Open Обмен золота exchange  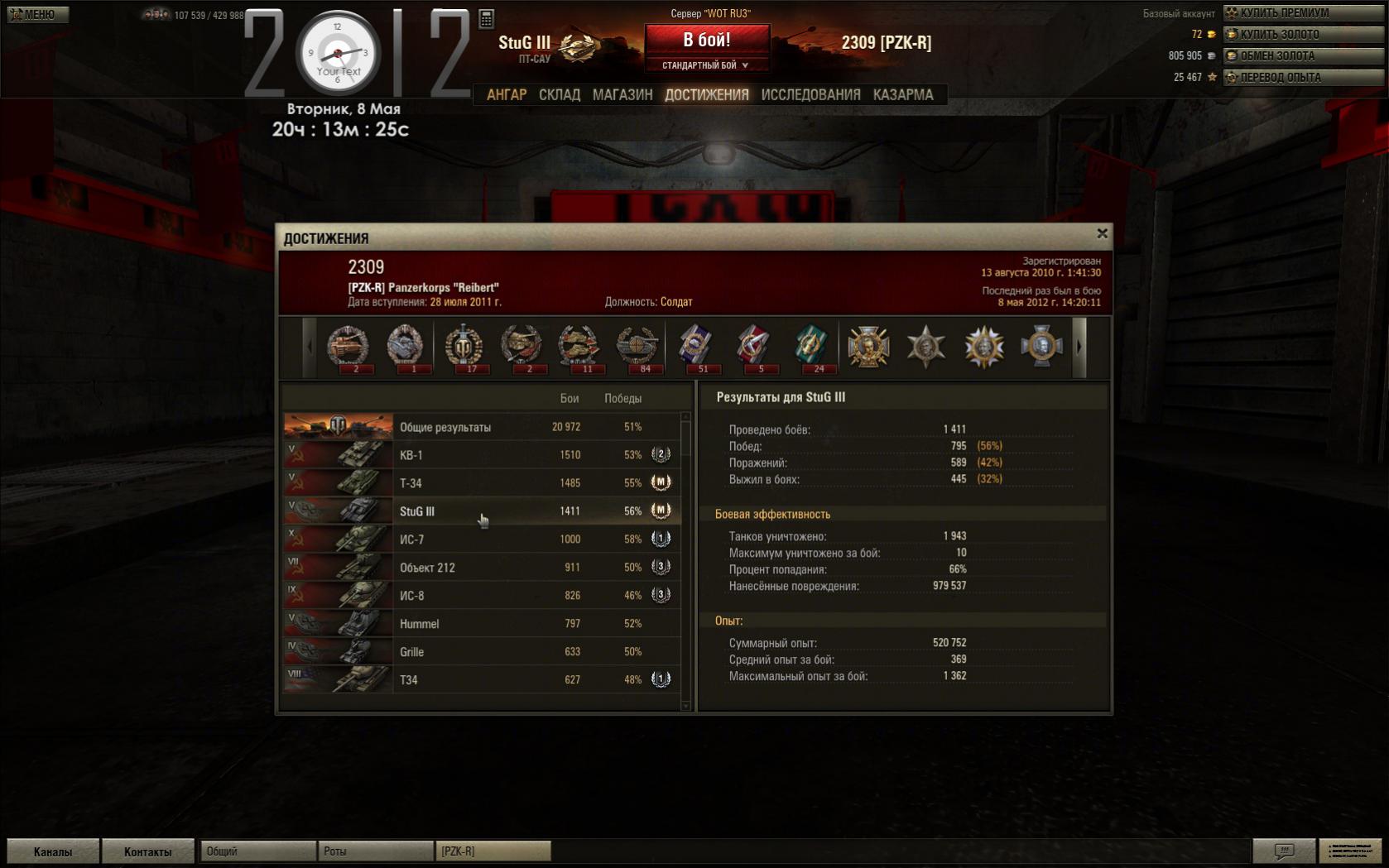click(x=1303, y=55)
